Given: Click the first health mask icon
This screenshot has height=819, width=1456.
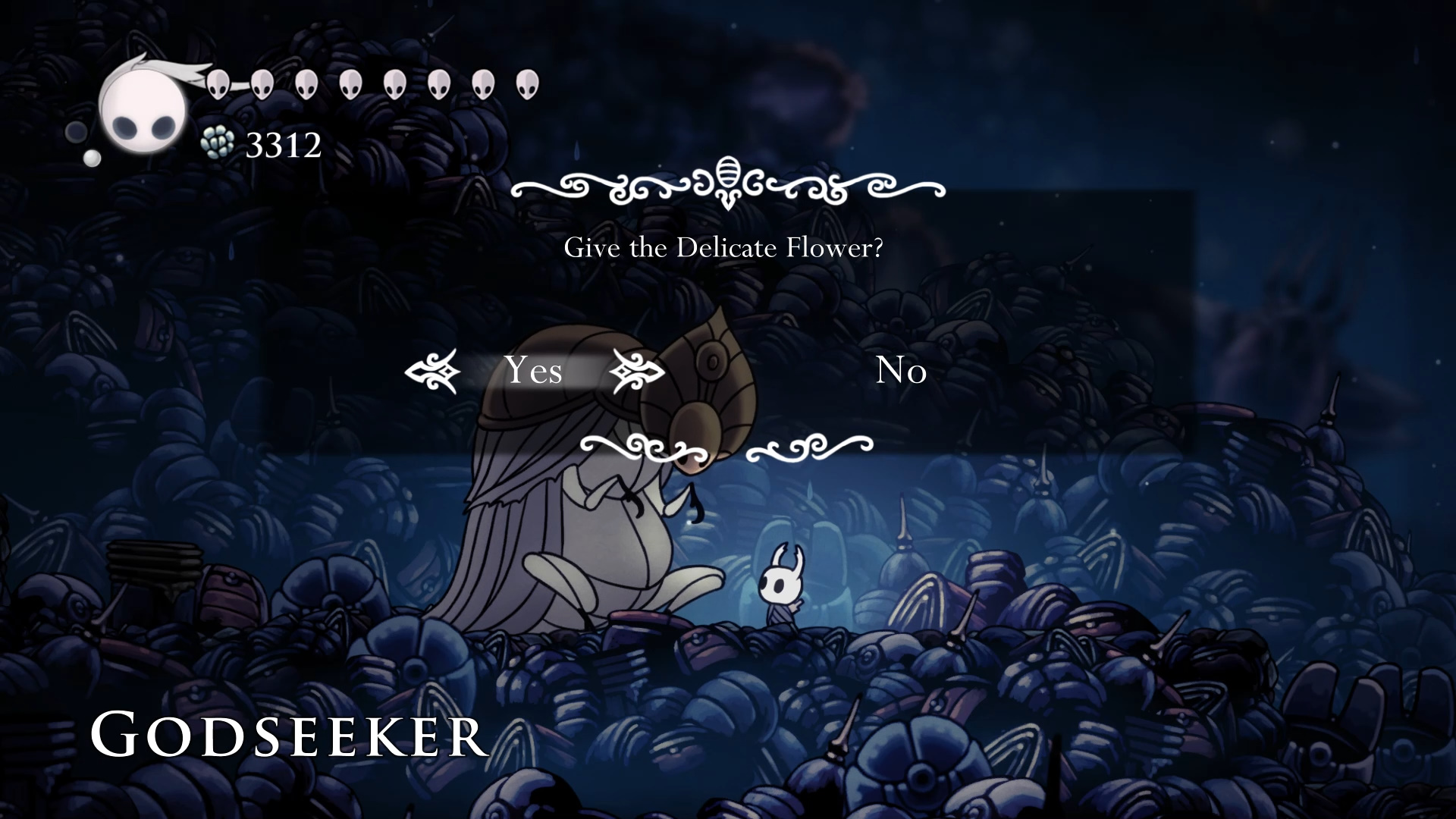Looking at the screenshot, I should [x=219, y=85].
